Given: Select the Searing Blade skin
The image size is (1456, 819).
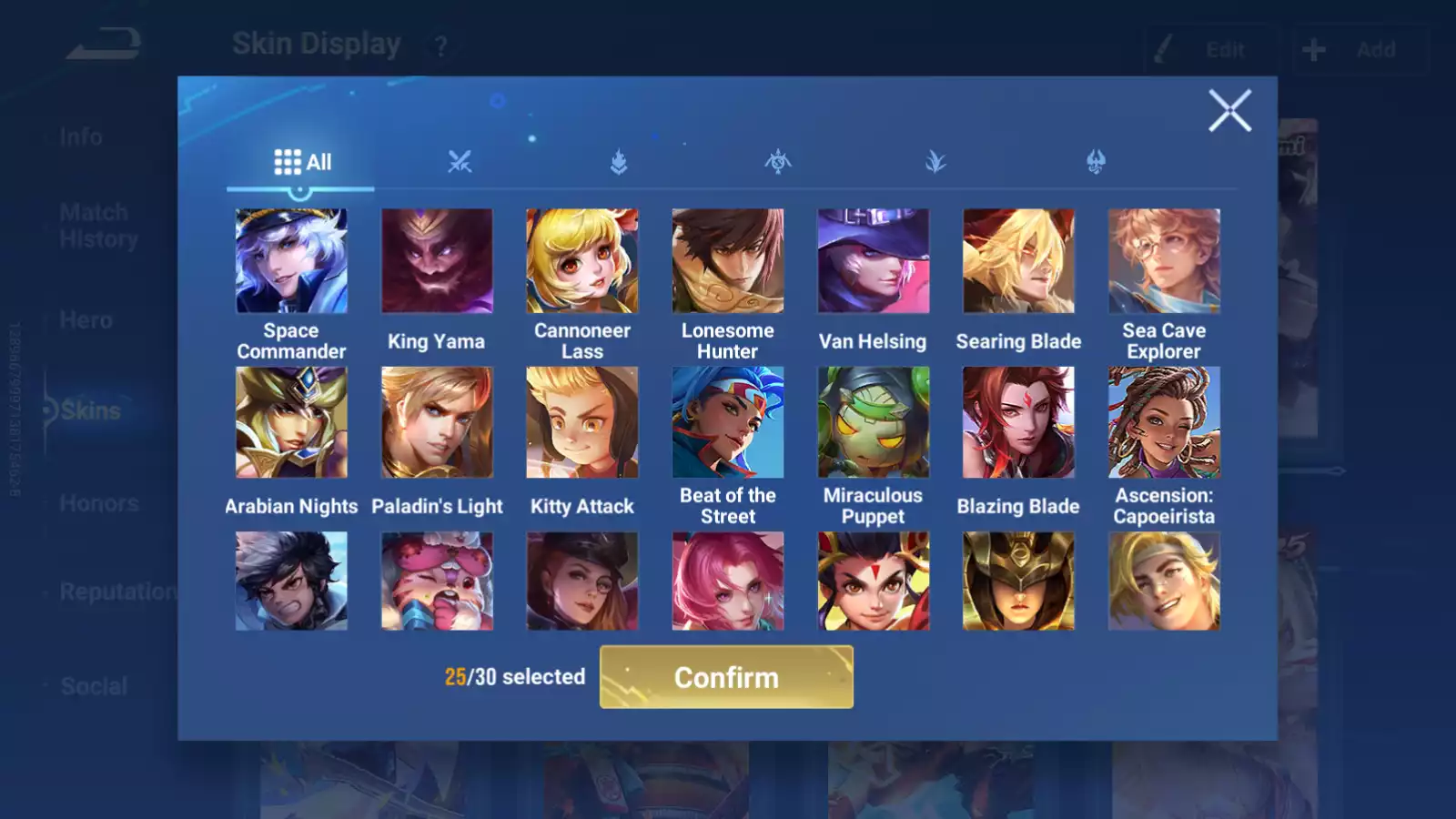Looking at the screenshot, I should 1018,261.
